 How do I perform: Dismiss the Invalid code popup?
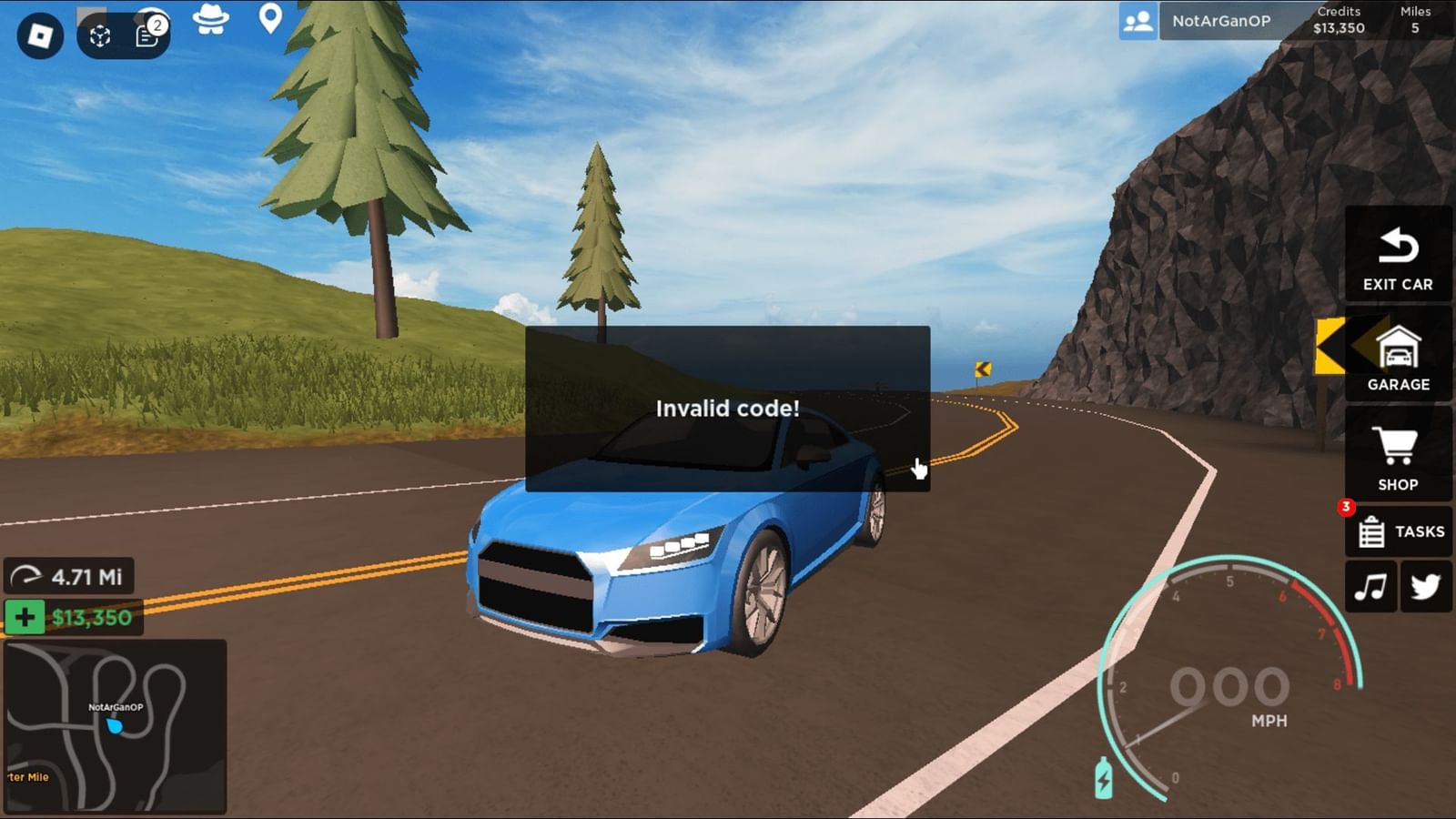coord(727,409)
